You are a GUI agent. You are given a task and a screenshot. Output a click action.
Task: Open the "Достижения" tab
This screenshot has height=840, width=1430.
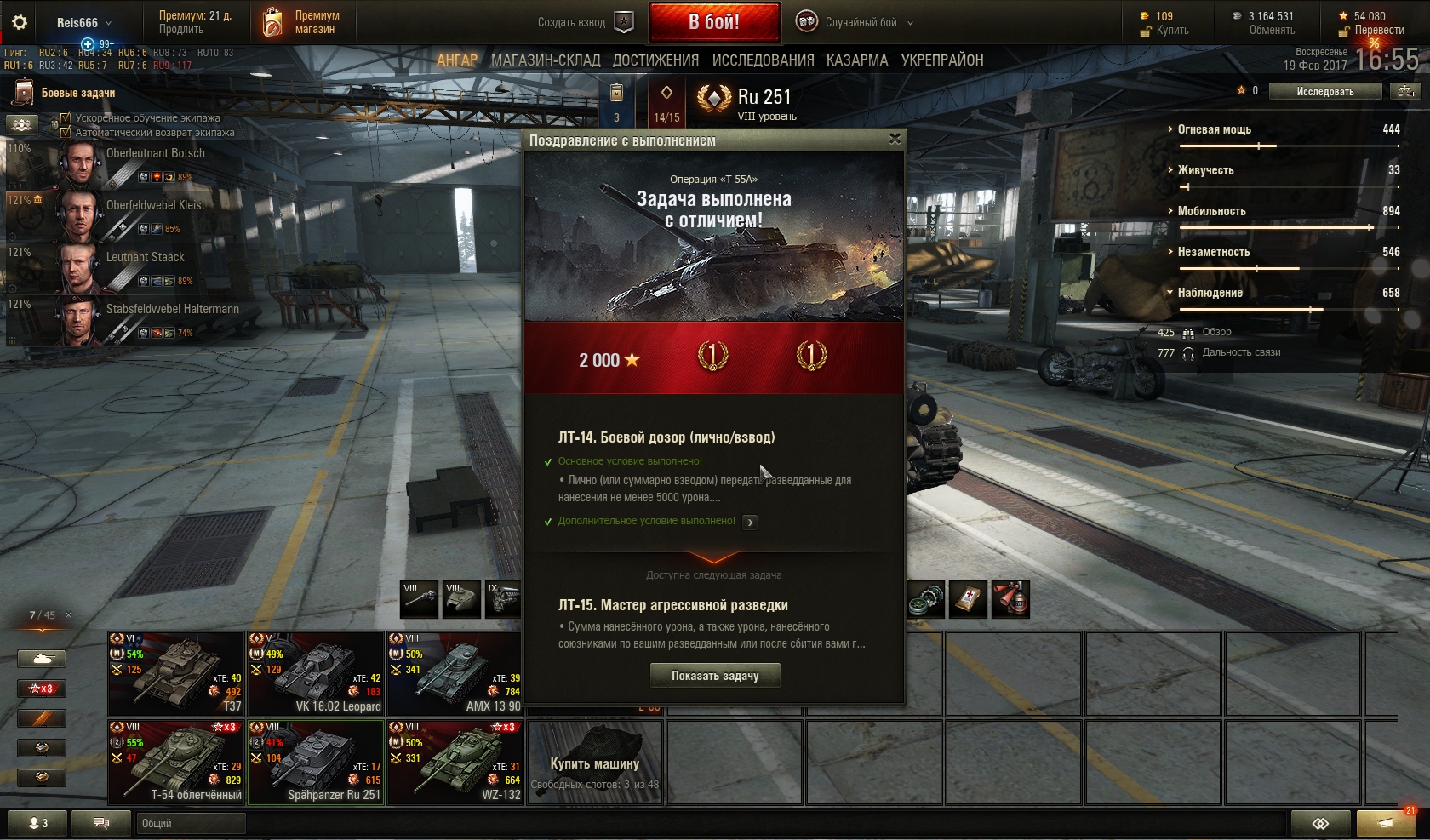(x=655, y=60)
